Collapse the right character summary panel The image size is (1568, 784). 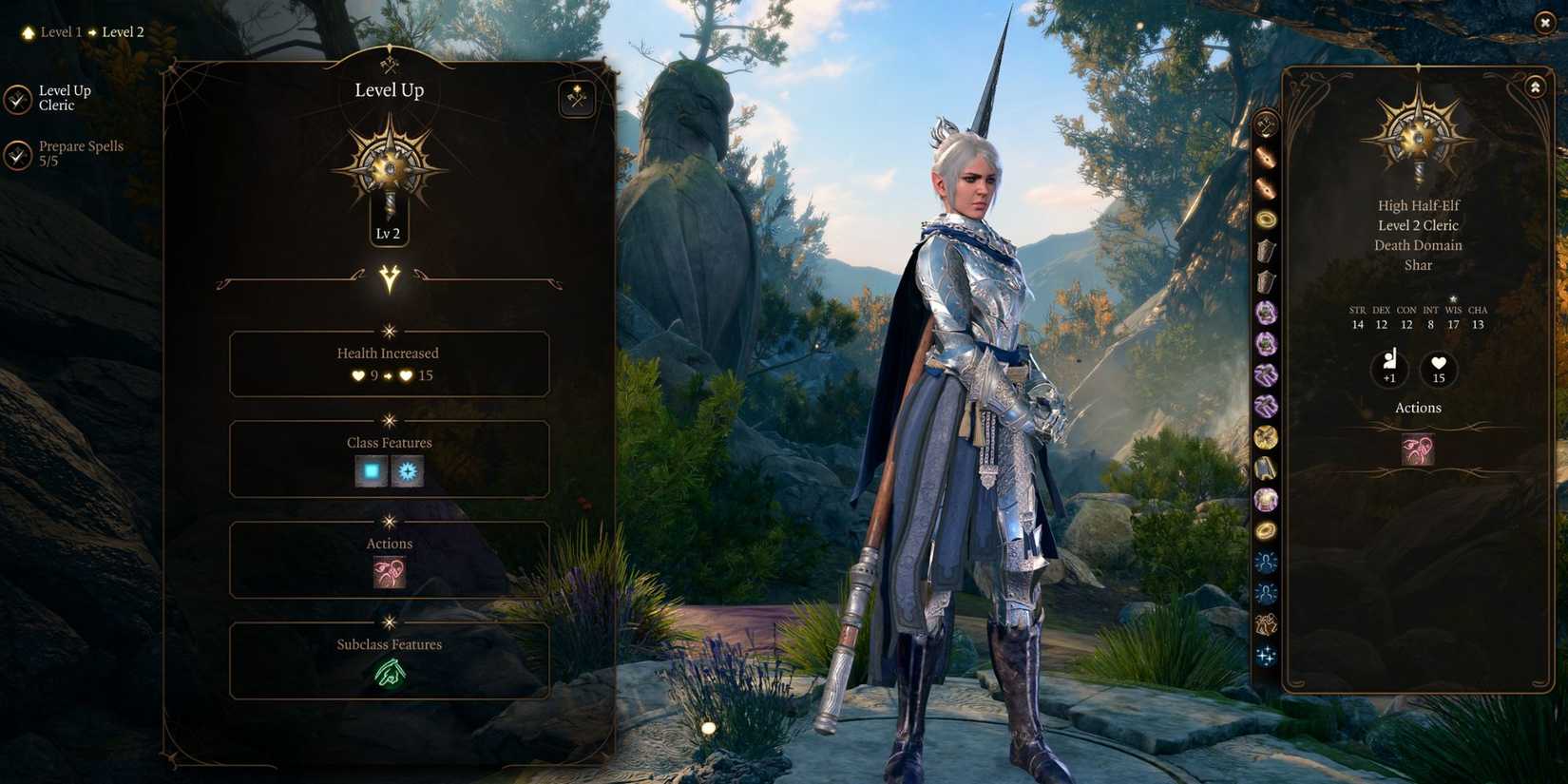(1536, 86)
